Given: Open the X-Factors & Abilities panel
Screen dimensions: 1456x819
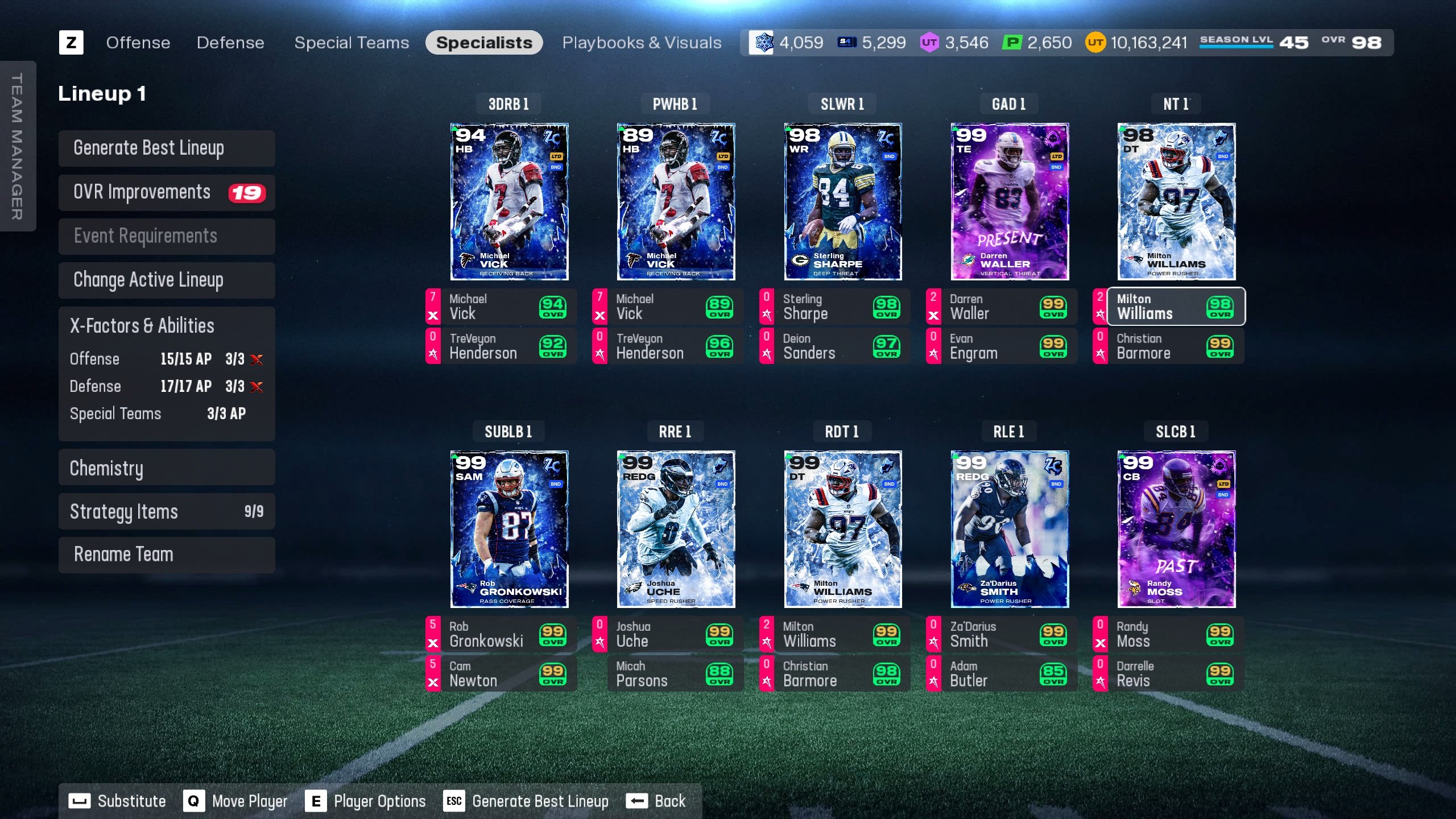Looking at the screenshot, I should click(x=167, y=326).
